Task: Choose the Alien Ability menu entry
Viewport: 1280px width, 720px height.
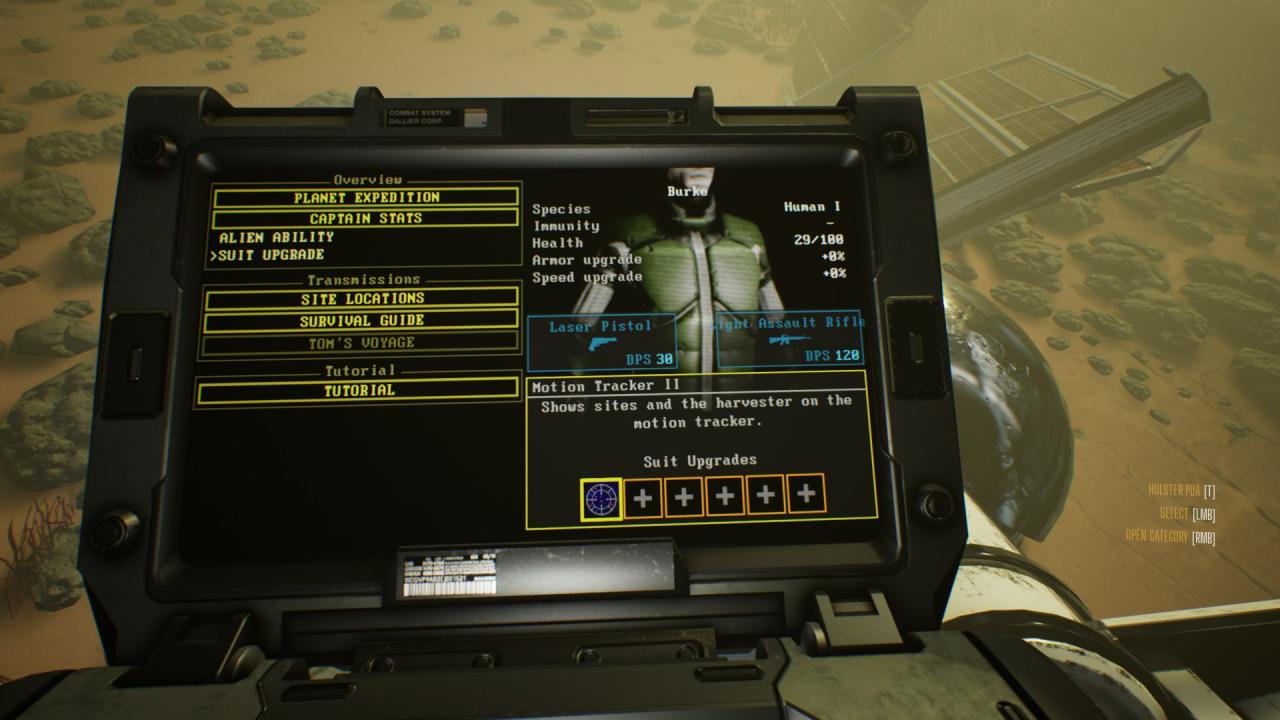Action: click(277, 237)
